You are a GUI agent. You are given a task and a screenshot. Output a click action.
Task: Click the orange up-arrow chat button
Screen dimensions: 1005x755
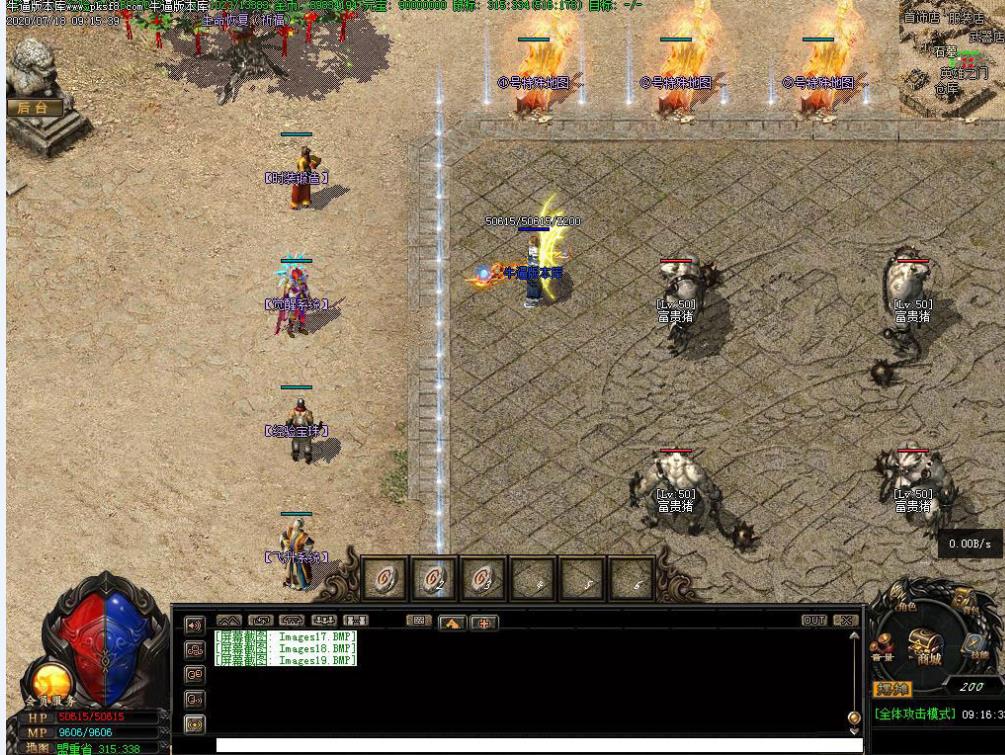451,623
